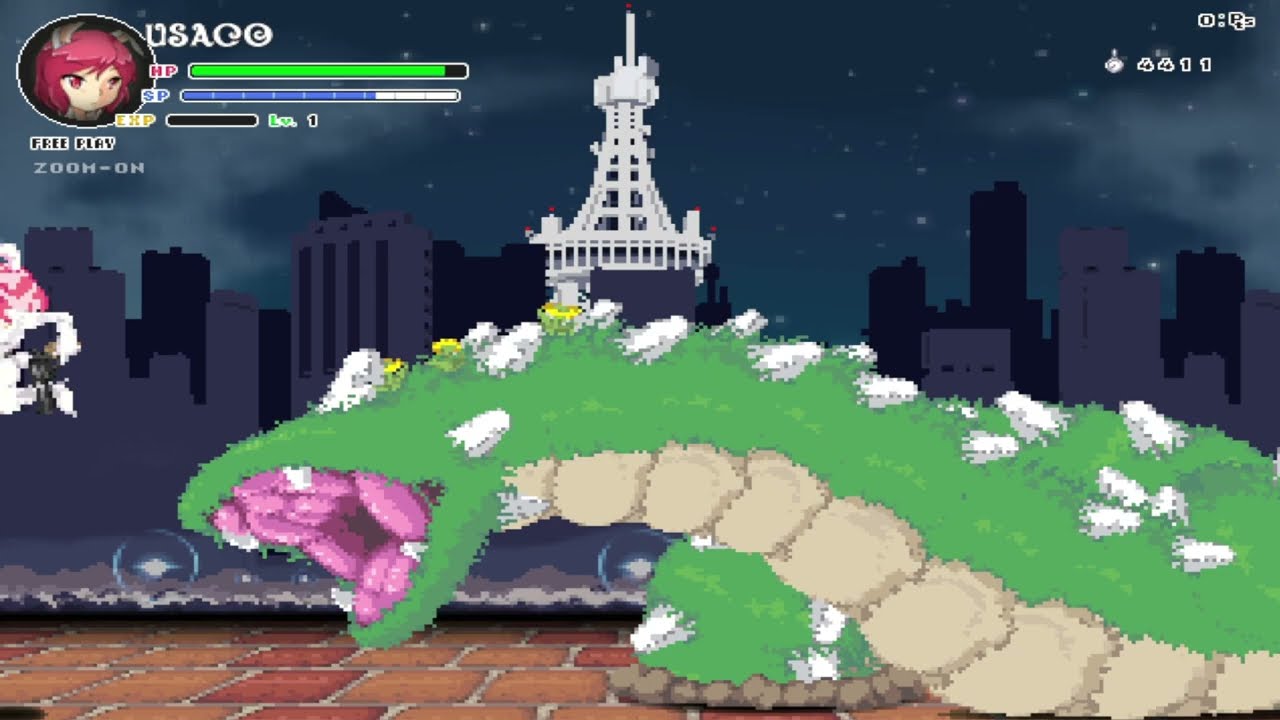Toggle the ZOOM-ON indicator
Image resolution: width=1280 pixels, height=720 pixels.
(89, 168)
